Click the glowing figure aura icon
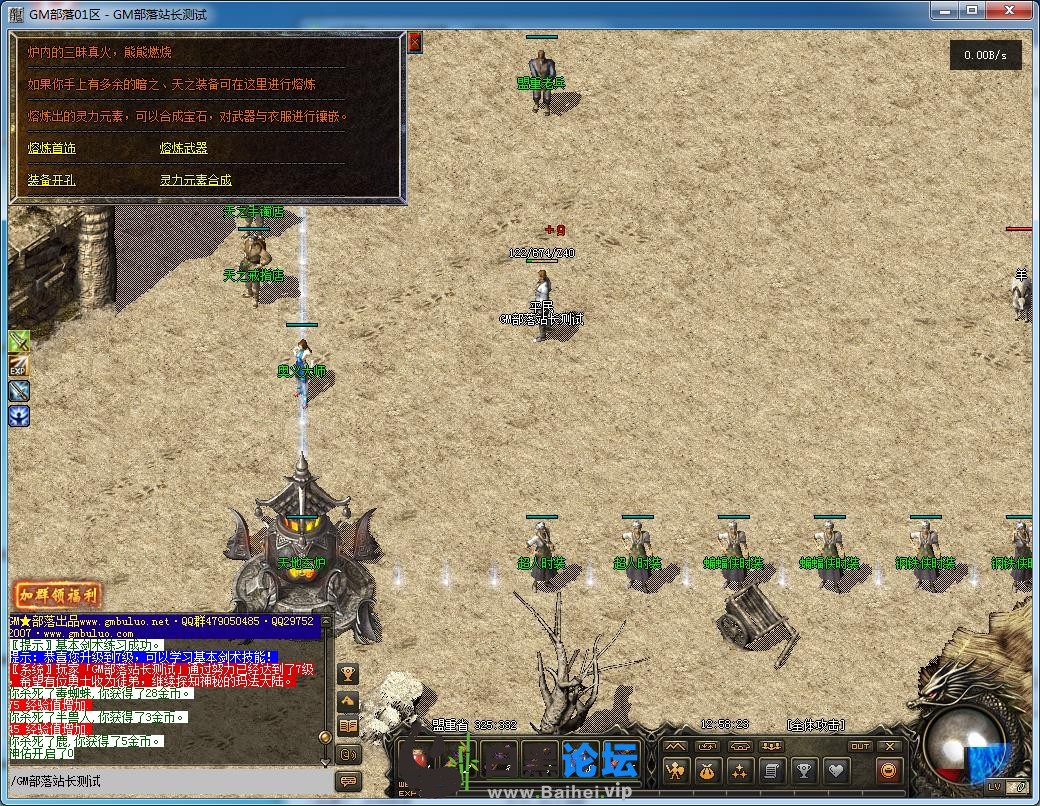 pos(19,416)
